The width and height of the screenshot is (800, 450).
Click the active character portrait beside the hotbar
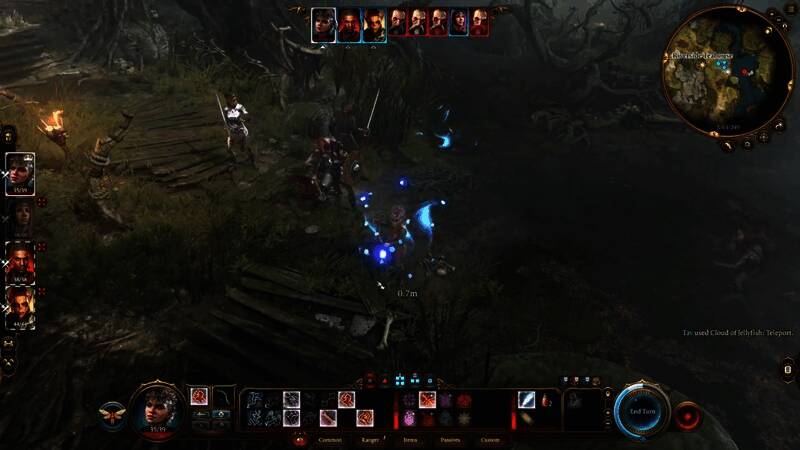[x=155, y=408]
